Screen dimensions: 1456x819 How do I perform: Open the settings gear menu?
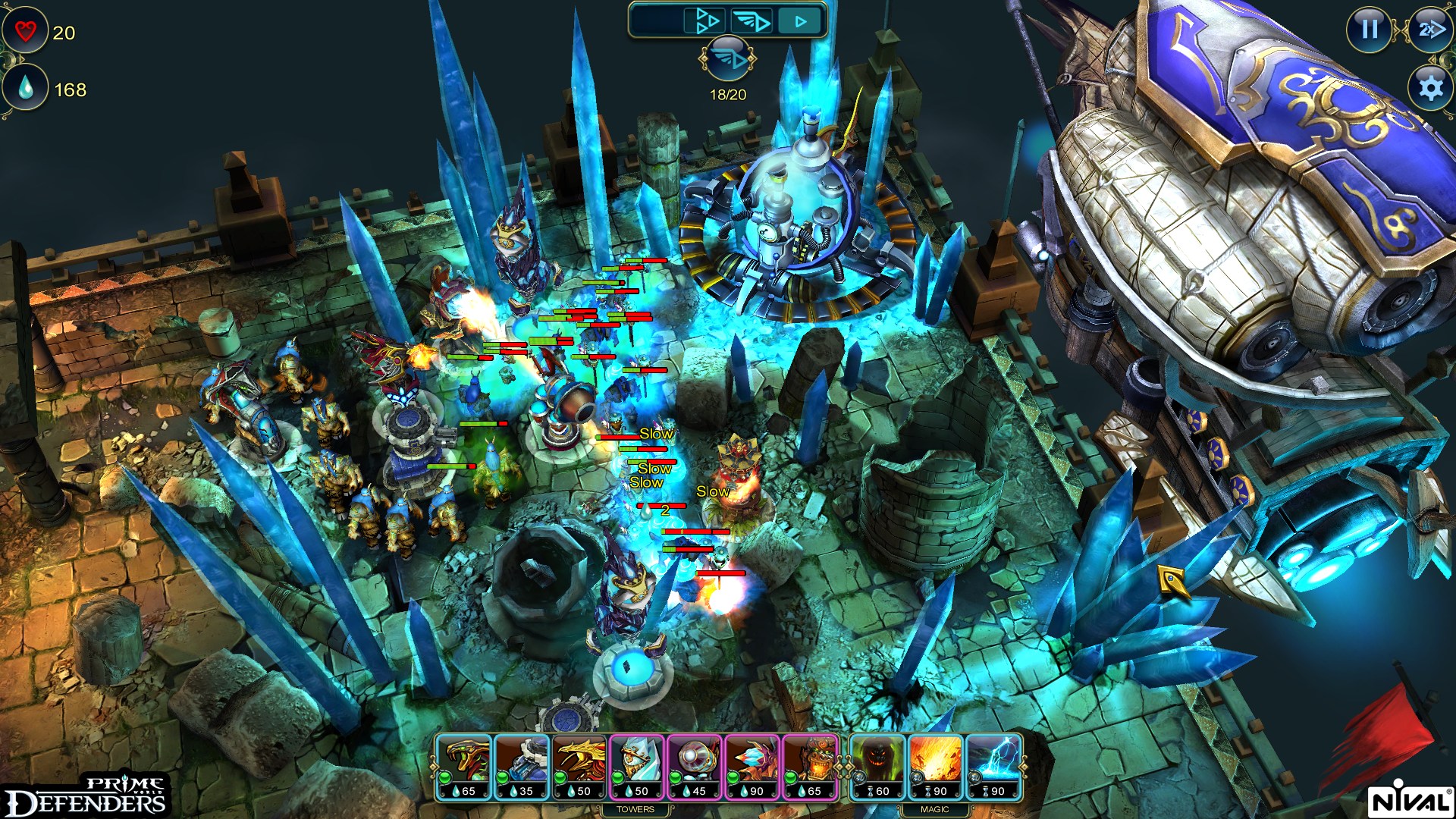point(1429,89)
